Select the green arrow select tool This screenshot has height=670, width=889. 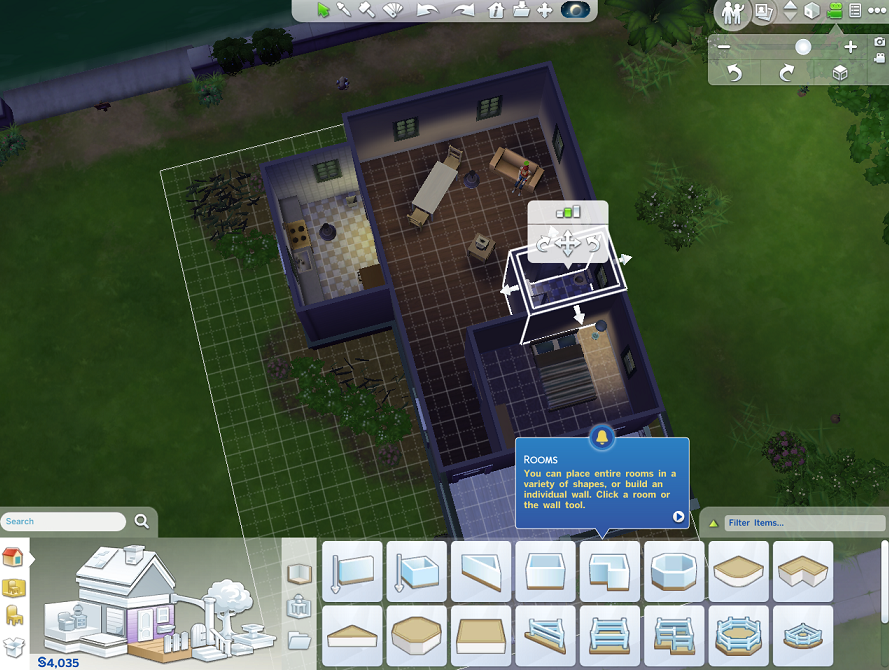click(324, 10)
